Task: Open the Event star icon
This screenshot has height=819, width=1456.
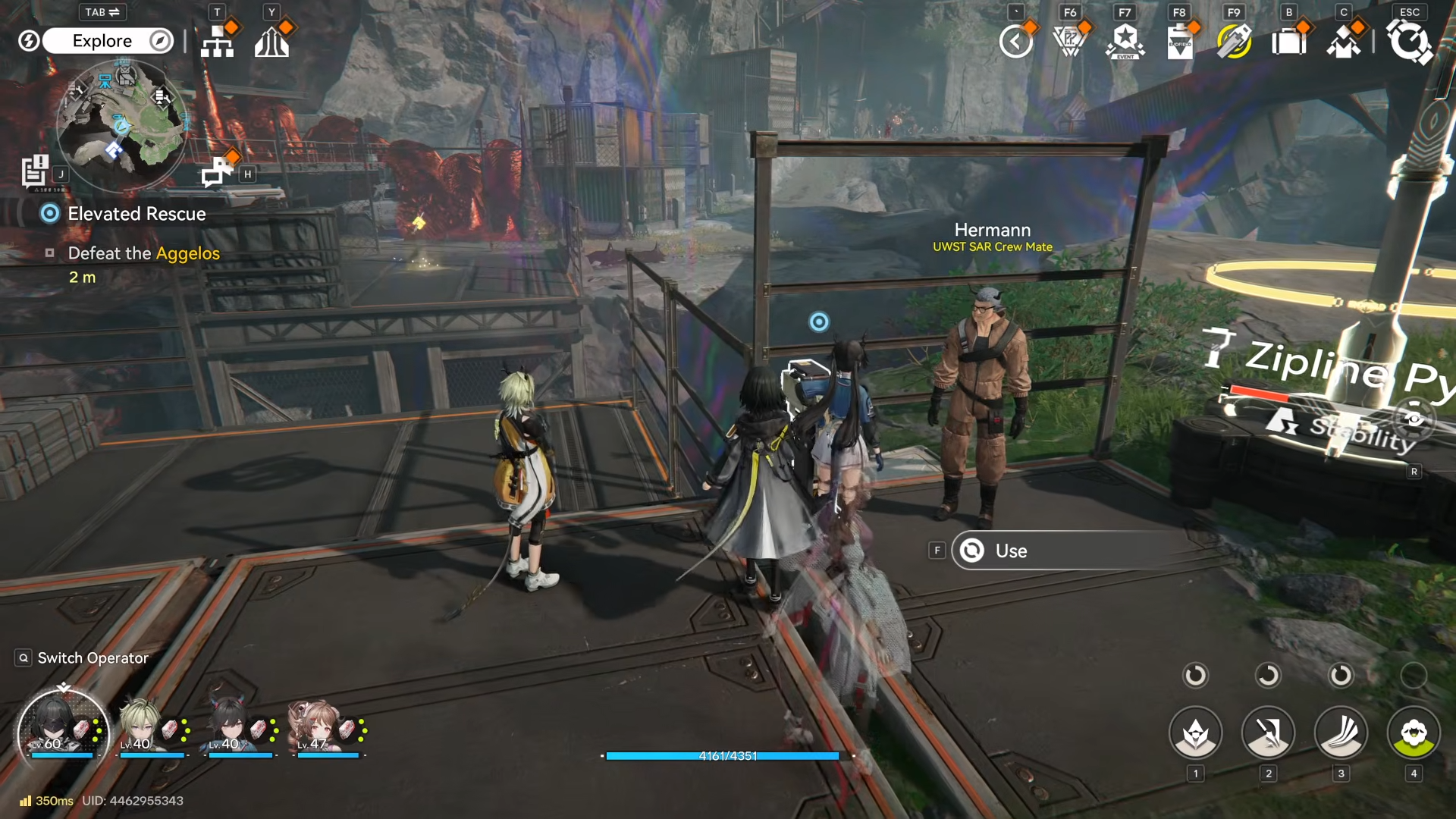Action: (1125, 41)
